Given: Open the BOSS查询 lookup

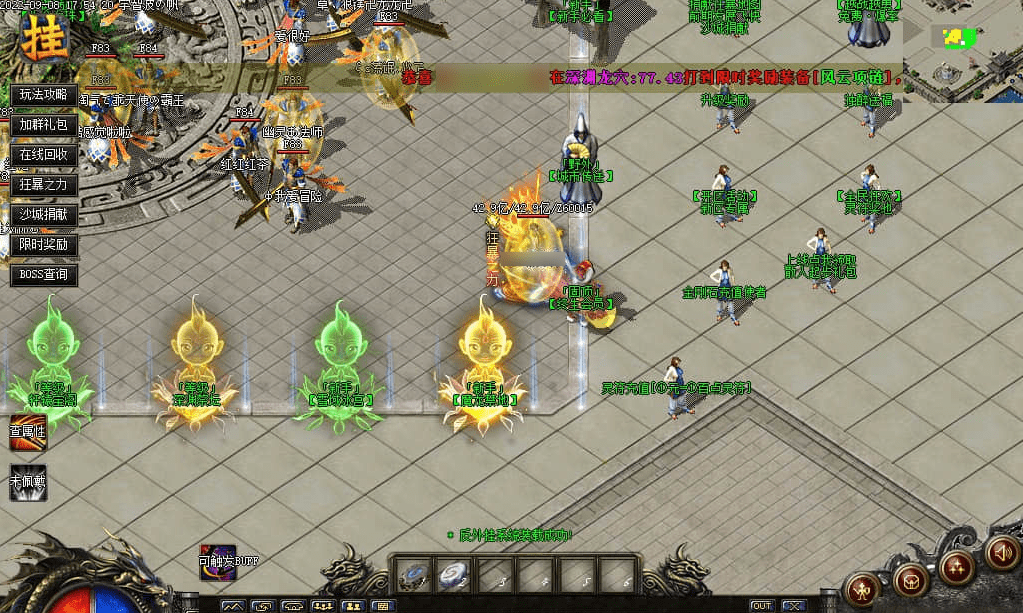Looking at the screenshot, I should [x=43, y=275].
